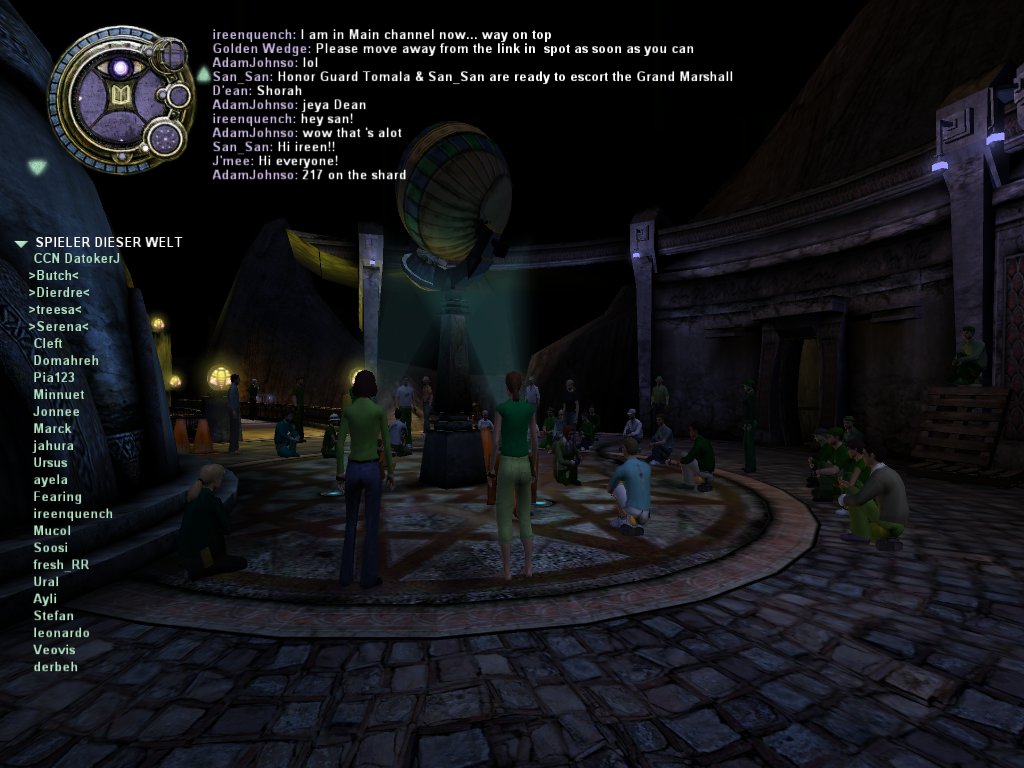The image size is (1024, 768).
Task: Select player Ursus in the list
Action: pos(50,463)
